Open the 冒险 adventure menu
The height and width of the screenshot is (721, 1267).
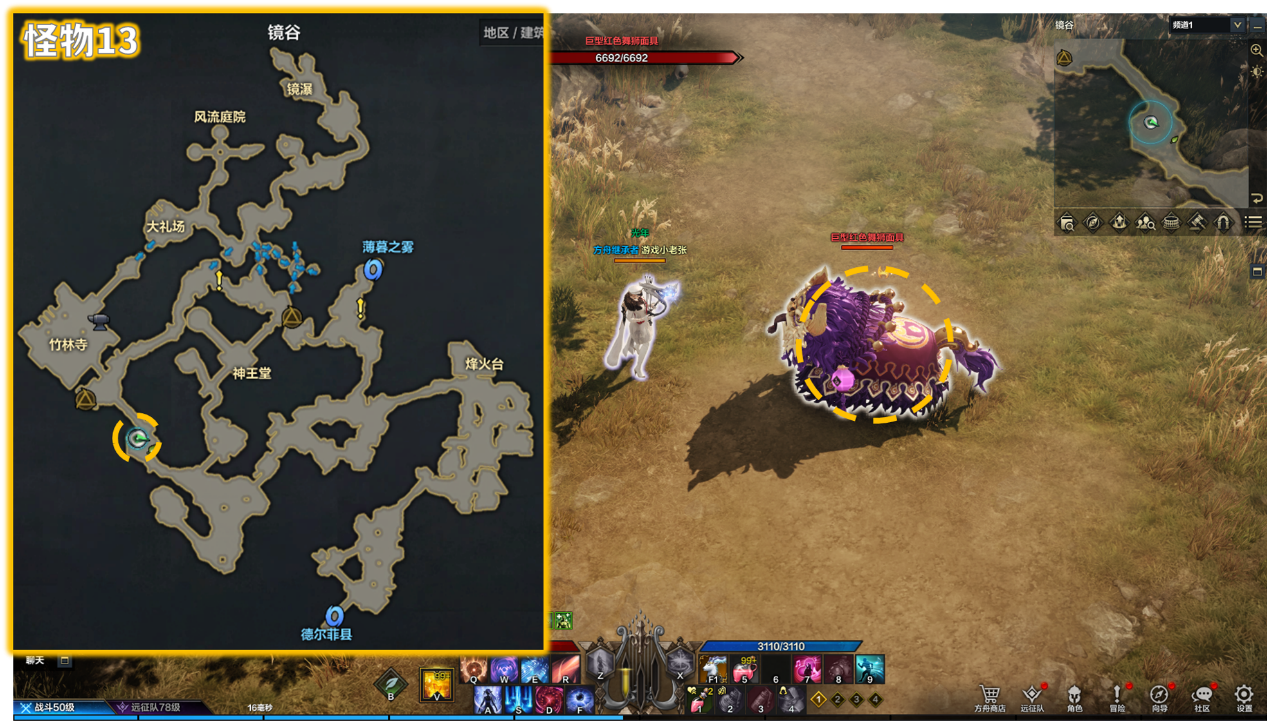[x=1117, y=694]
